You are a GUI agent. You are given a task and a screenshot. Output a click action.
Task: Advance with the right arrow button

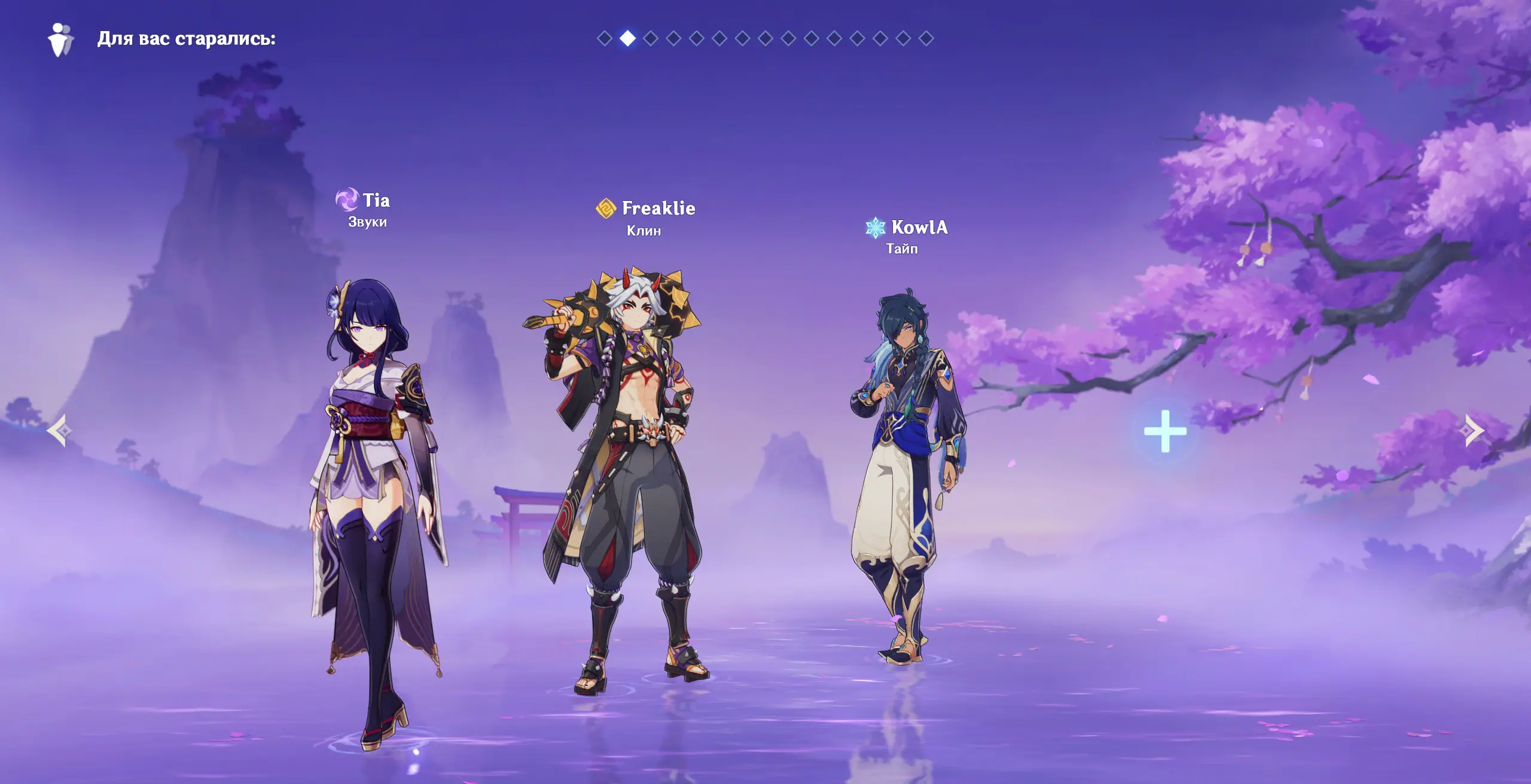(1474, 431)
